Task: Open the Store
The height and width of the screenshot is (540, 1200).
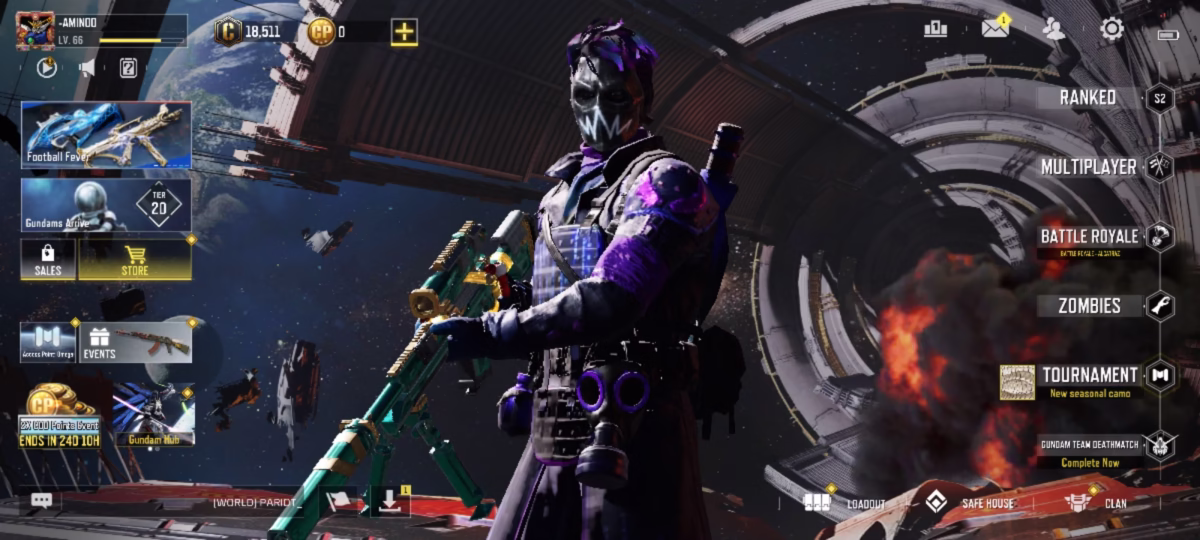Action: 135,259
